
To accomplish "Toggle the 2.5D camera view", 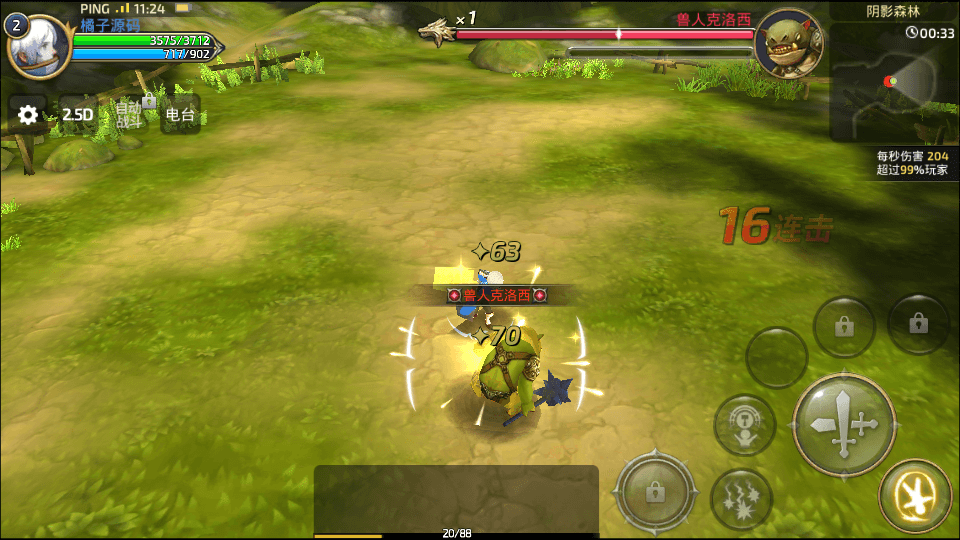I will (77, 115).
